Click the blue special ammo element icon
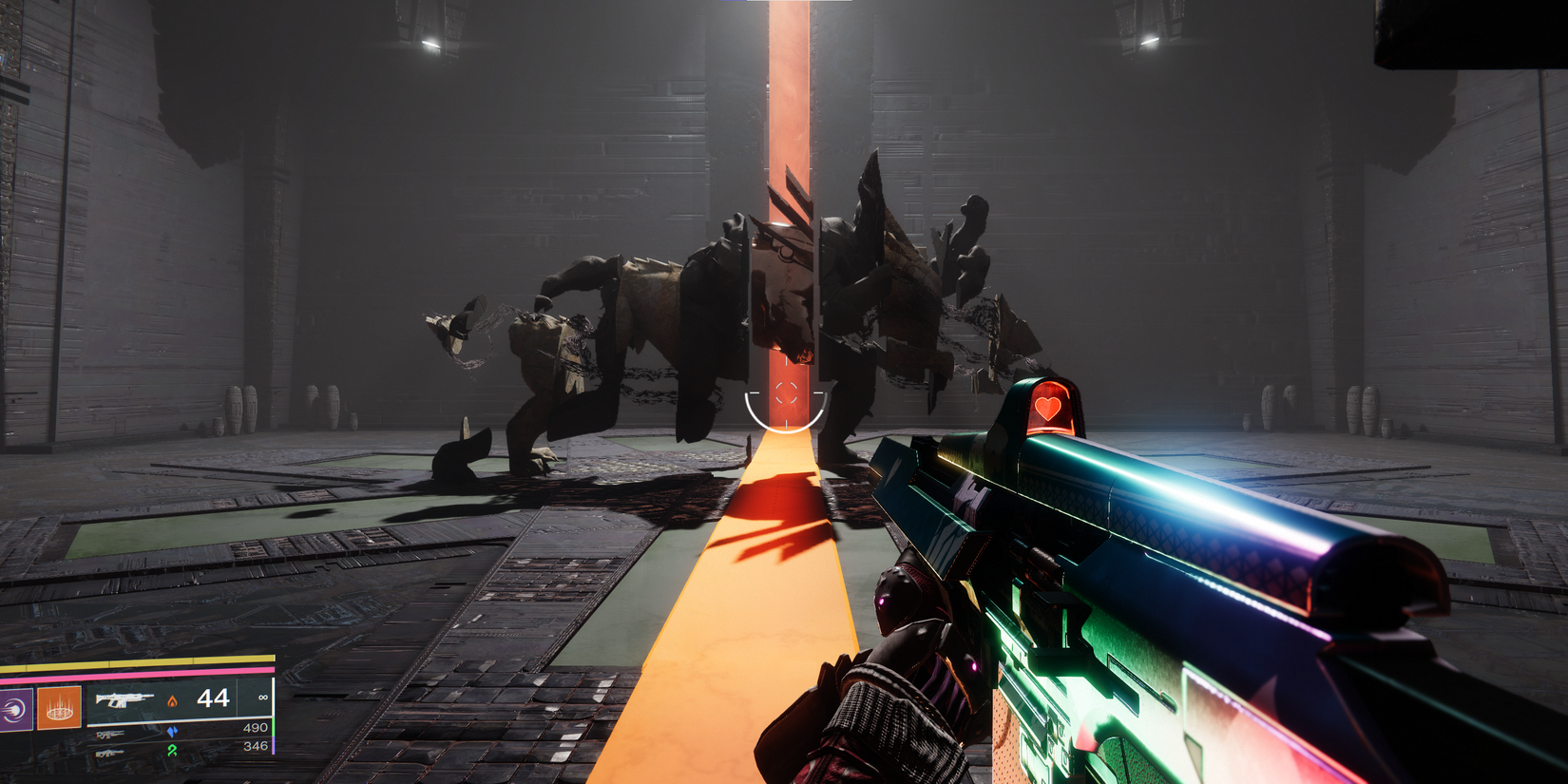 172,732
